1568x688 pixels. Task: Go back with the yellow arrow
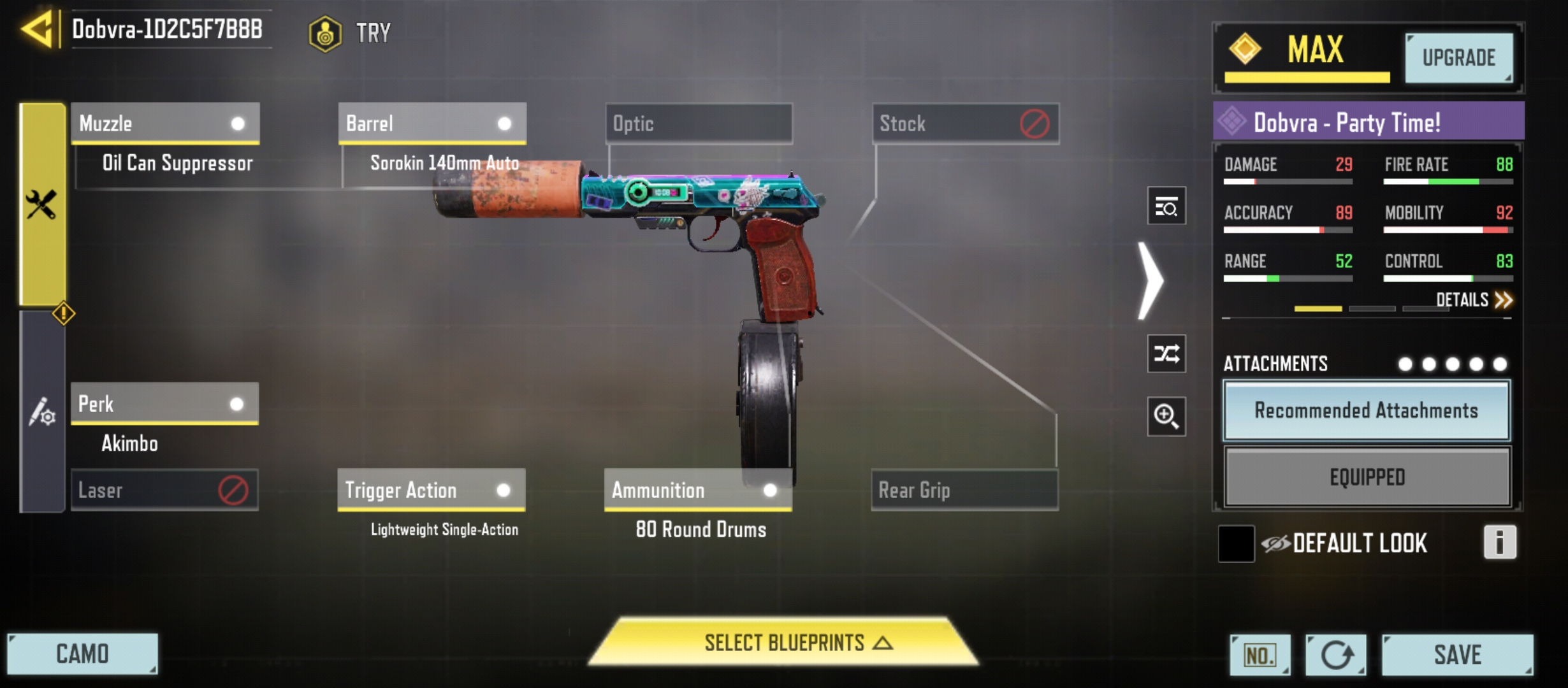click(37, 29)
